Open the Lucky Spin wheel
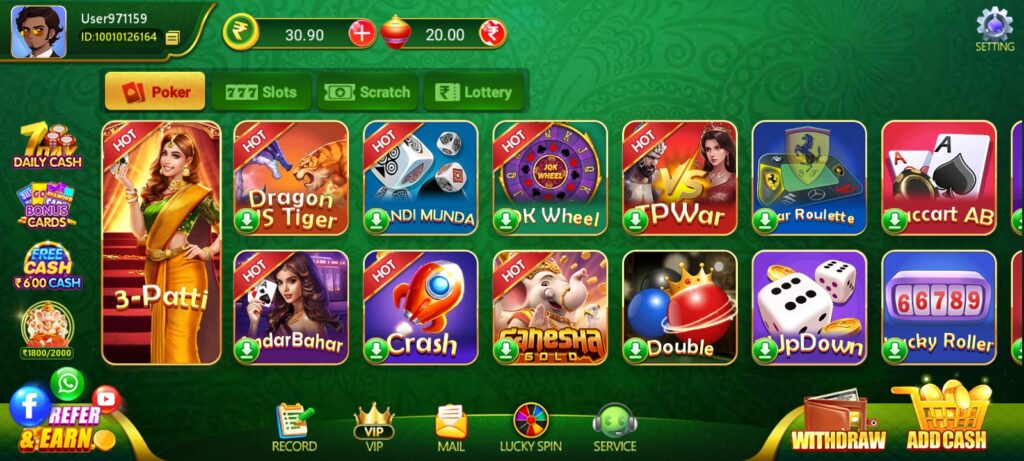1024x461 pixels. pos(530,427)
